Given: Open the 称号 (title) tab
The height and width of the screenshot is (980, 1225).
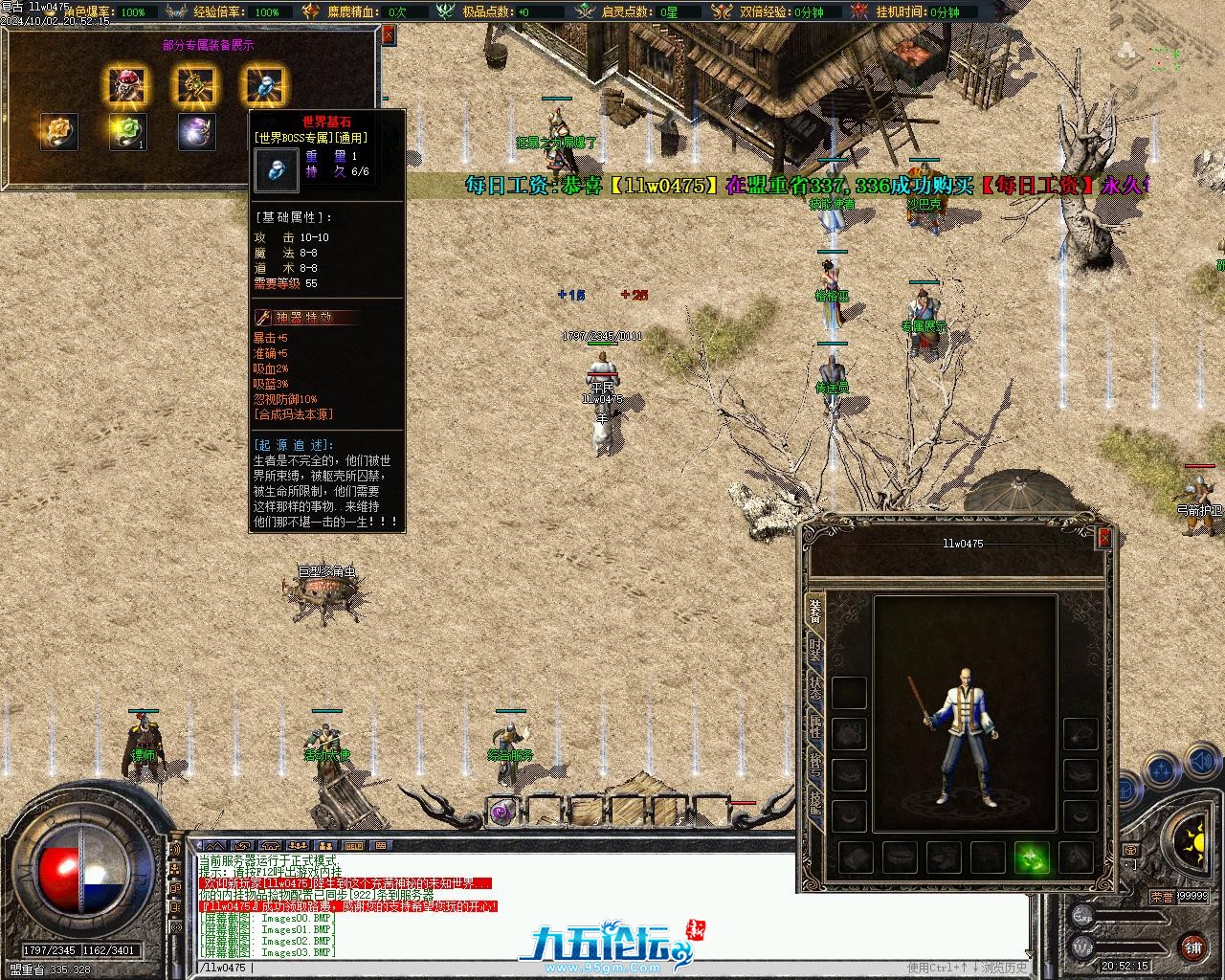Looking at the screenshot, I should click(x=815, y=765).
